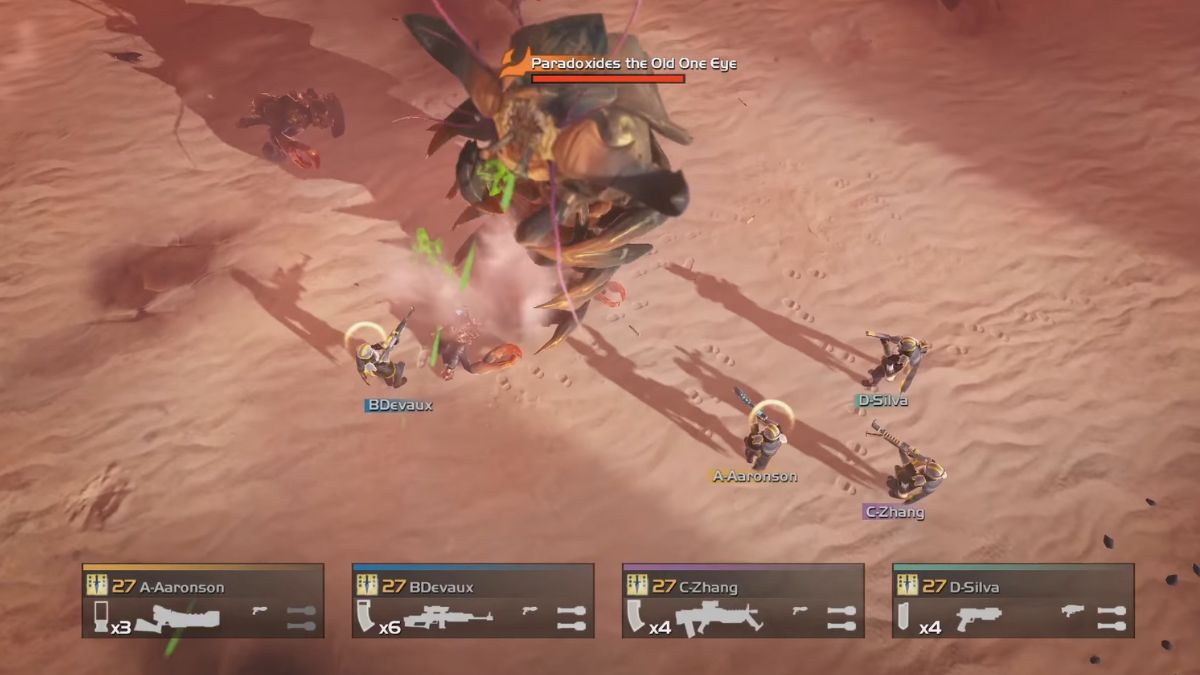
Task: Select D-Silva's primary weapon icon
Action: [978, 619]
